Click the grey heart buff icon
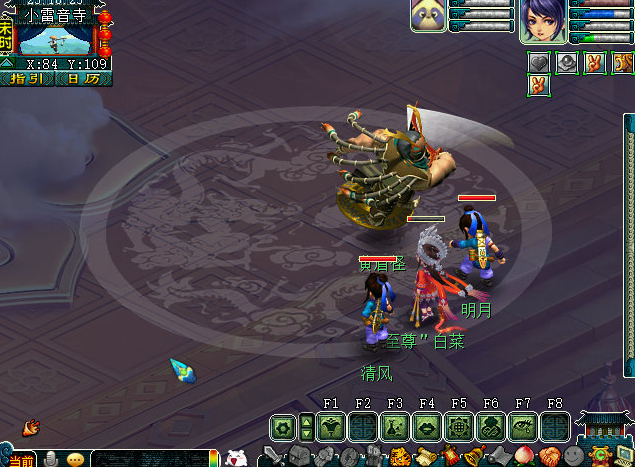 coord(539,62)
